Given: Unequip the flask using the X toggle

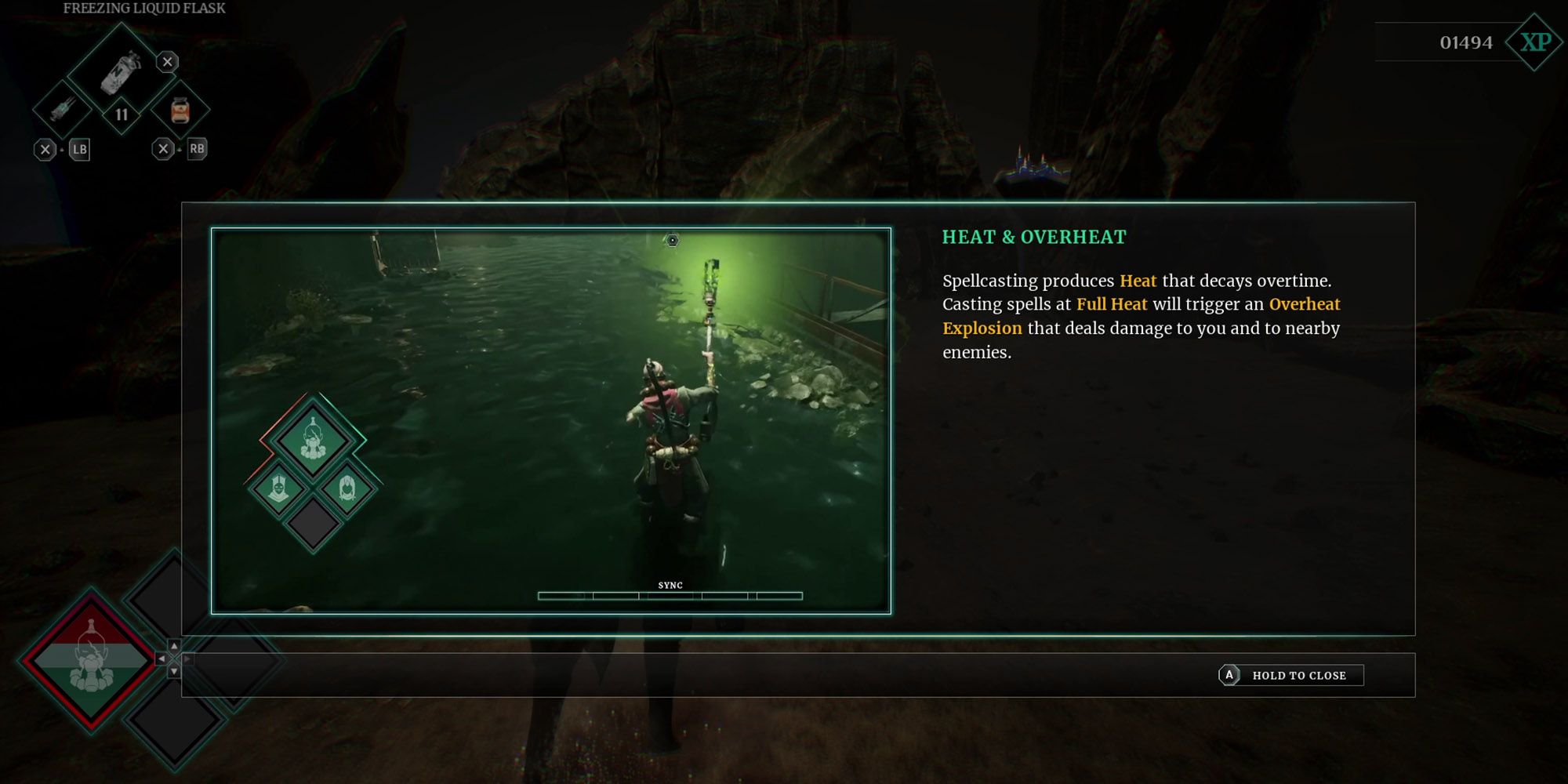Looking at the screenshot, I should [x=165, y=61].
